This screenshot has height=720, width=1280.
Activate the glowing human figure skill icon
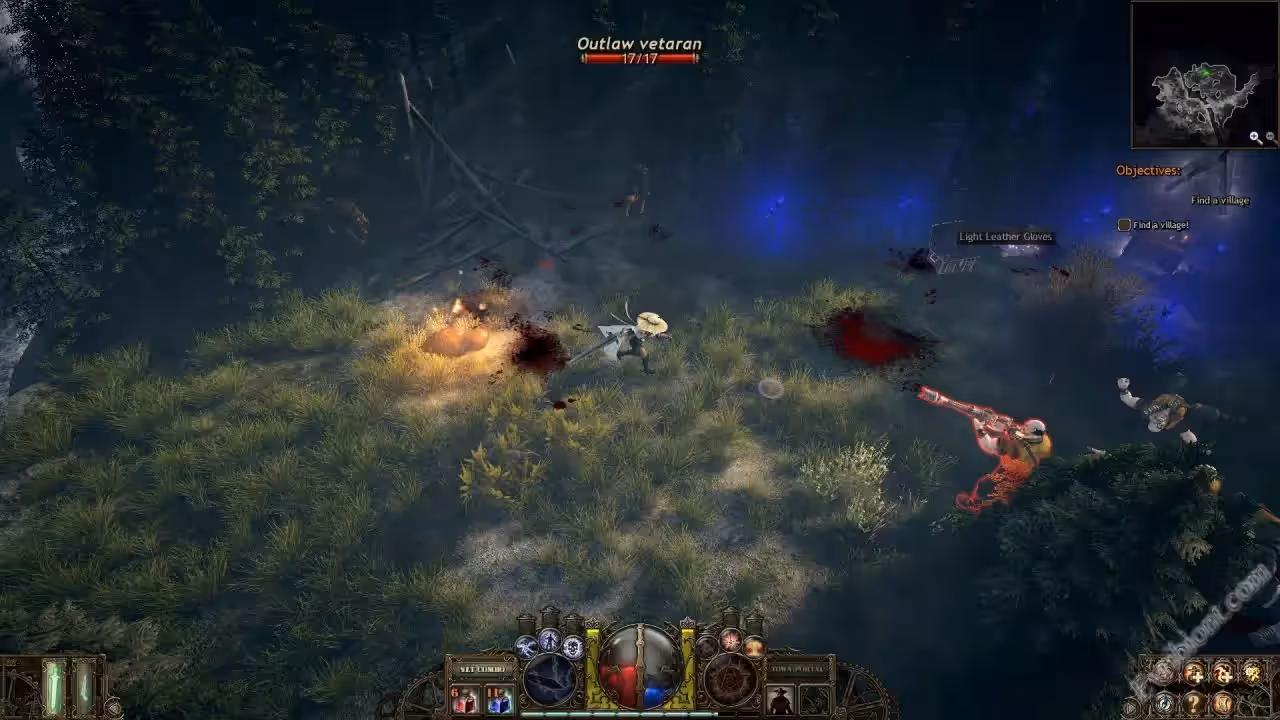549,640
